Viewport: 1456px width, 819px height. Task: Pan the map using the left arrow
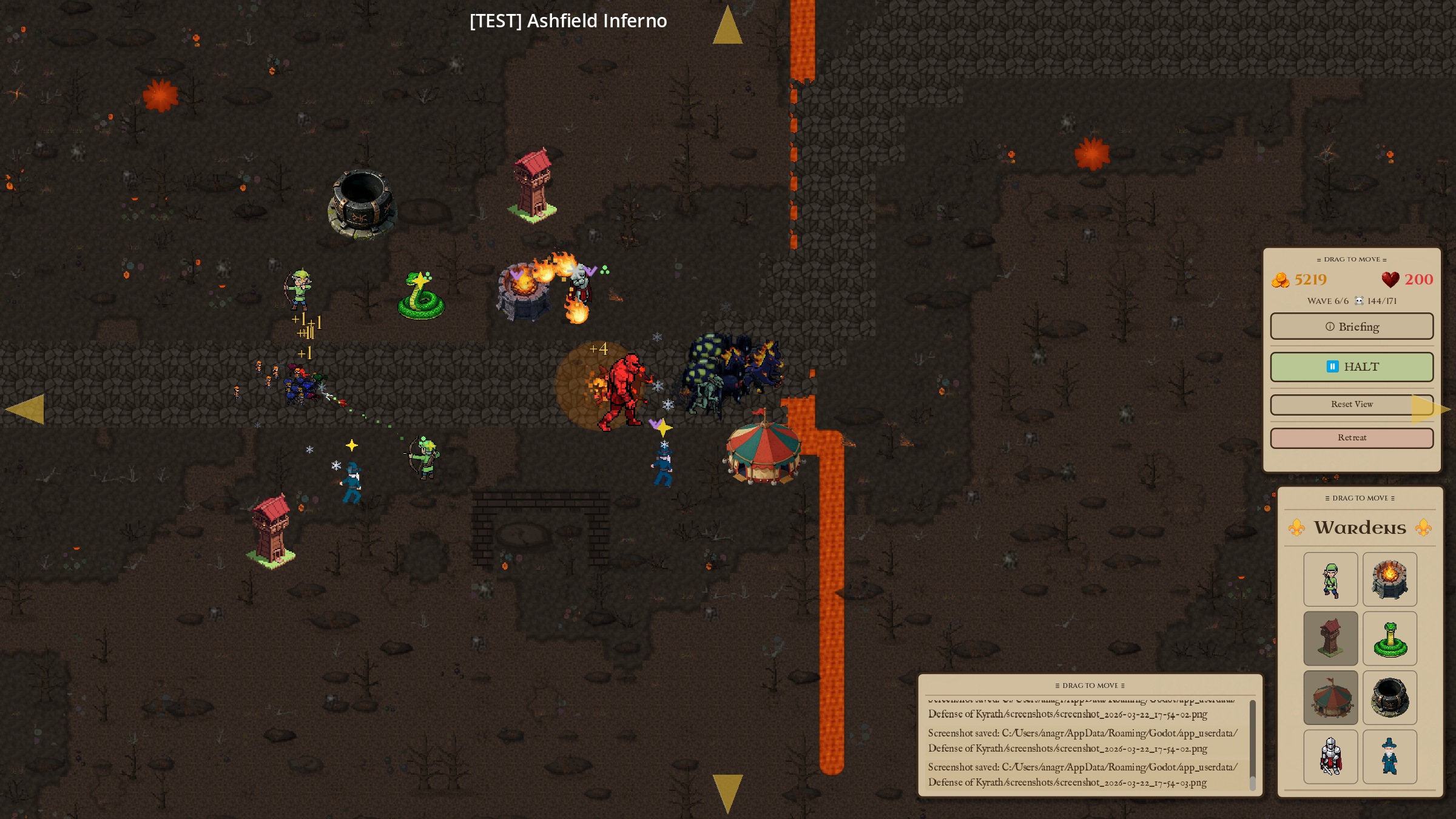pyautogui.click(x=25, y=409)
